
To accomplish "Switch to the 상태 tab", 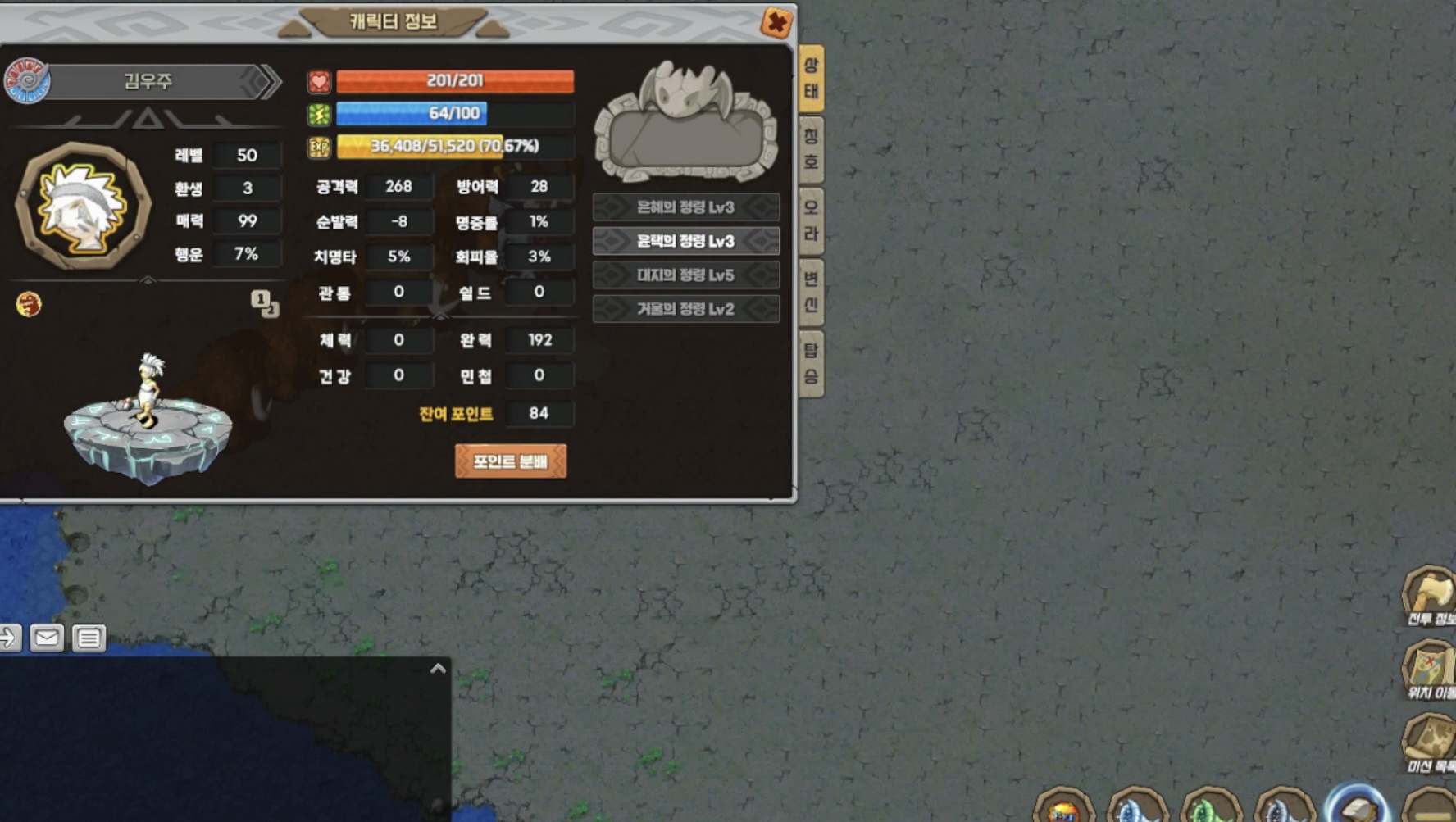I will click(811, 78).
